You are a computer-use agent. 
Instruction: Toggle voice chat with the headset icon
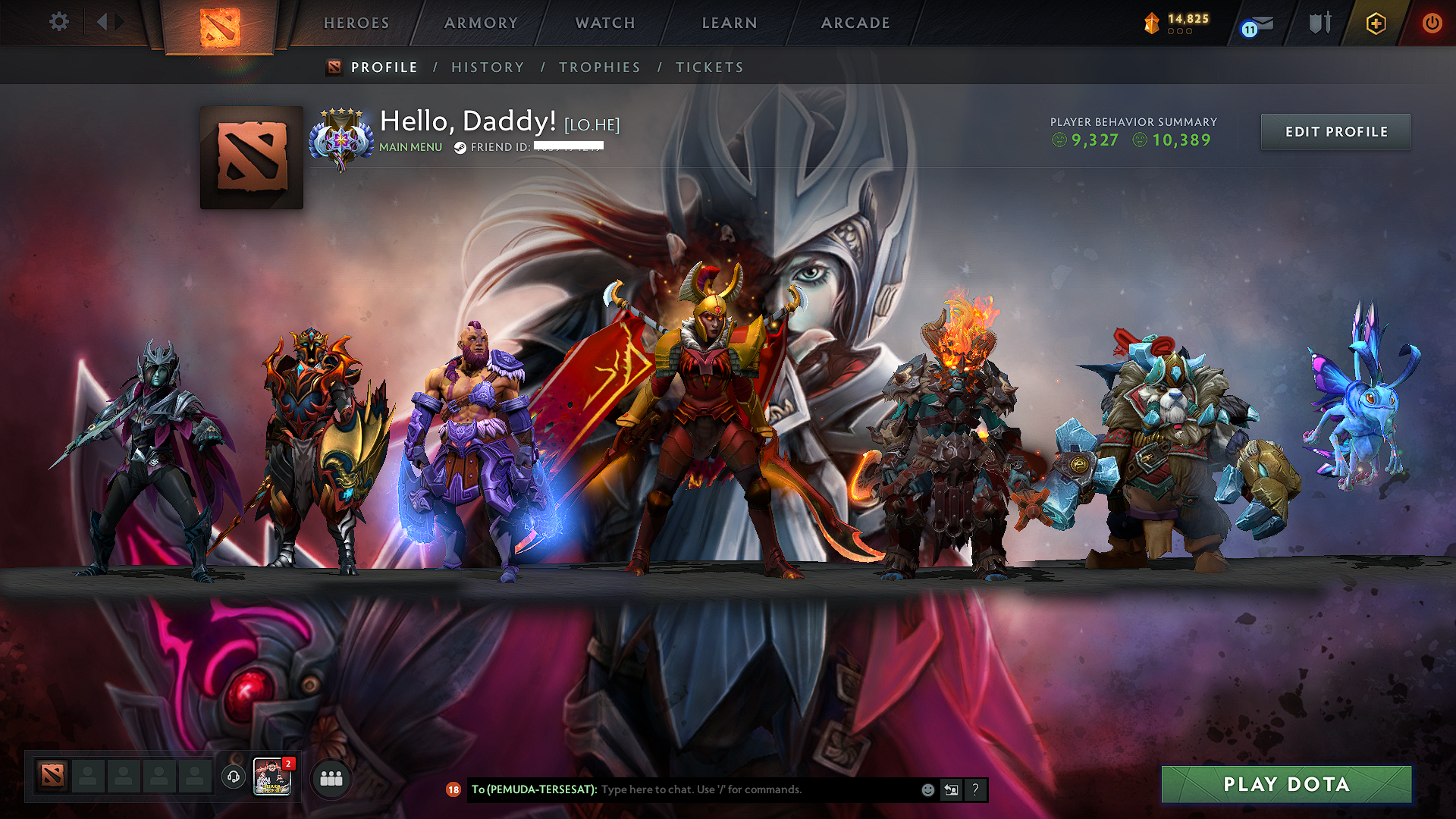(x=234, y=777)
